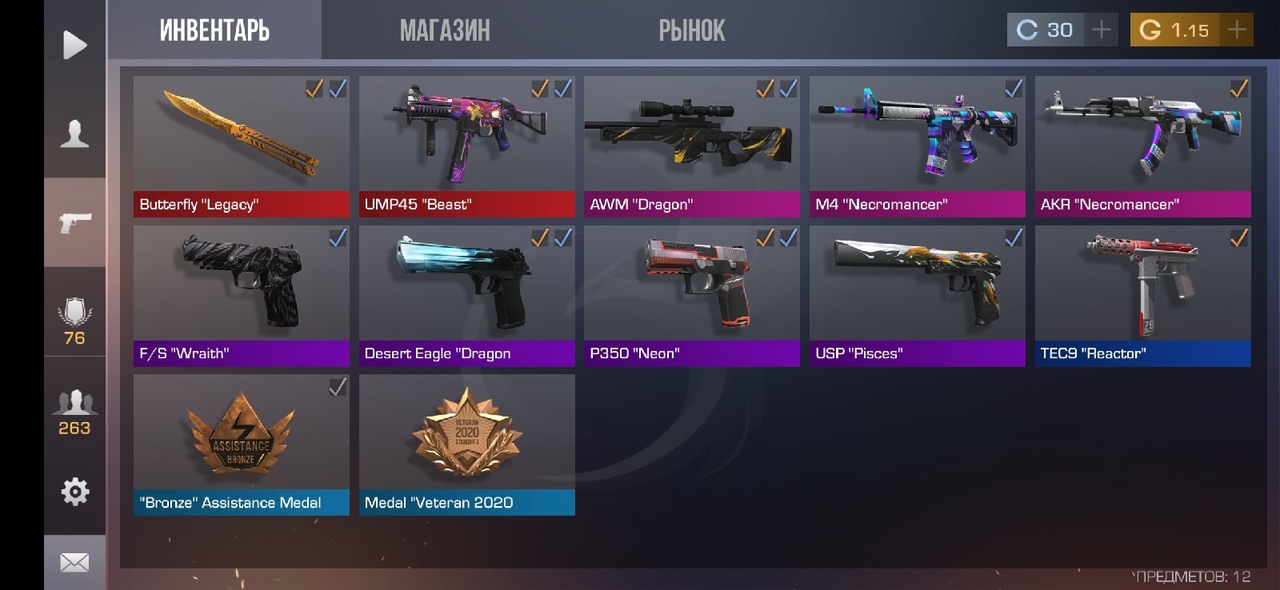
Task: Select the Инвентарь tab
Action: click(x=214, y=30)
